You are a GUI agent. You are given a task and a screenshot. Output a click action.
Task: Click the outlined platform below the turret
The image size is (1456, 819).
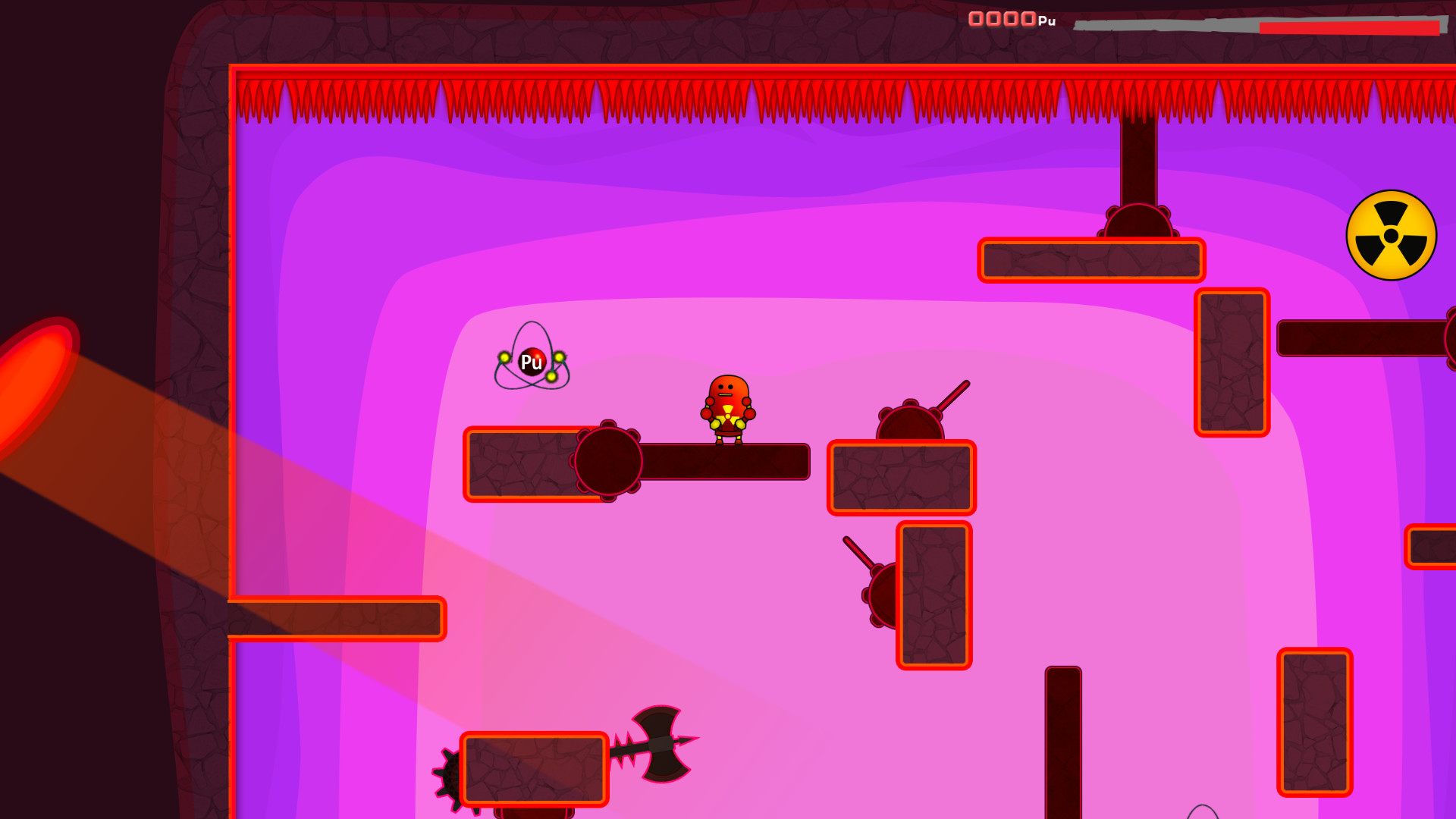(902, 478)
